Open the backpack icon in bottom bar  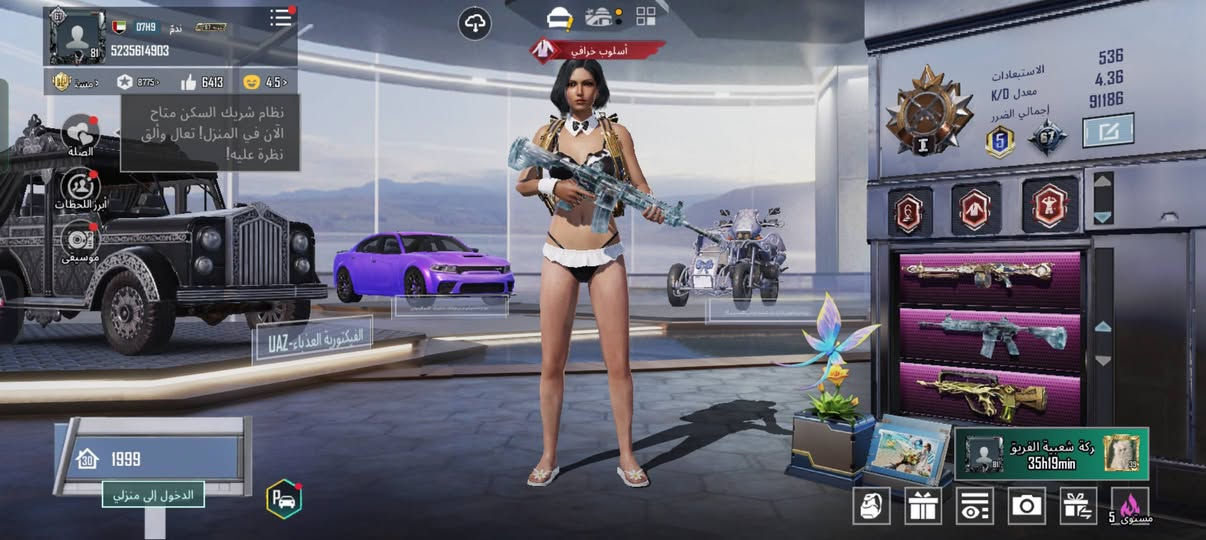click(871, 506)
